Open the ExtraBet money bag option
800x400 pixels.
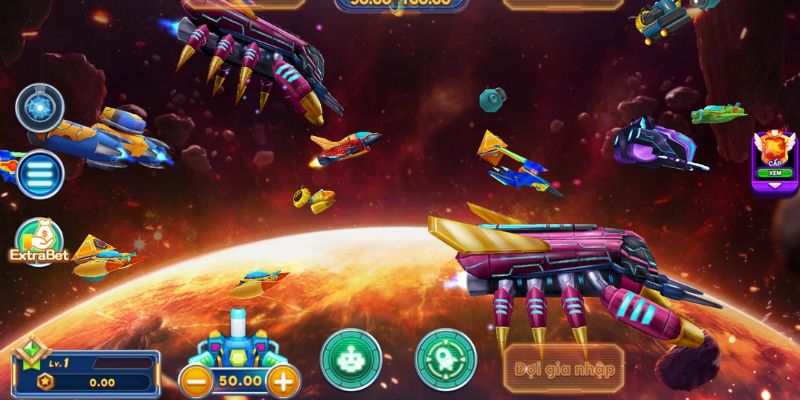pyautogui.click(x=39, y=242)
